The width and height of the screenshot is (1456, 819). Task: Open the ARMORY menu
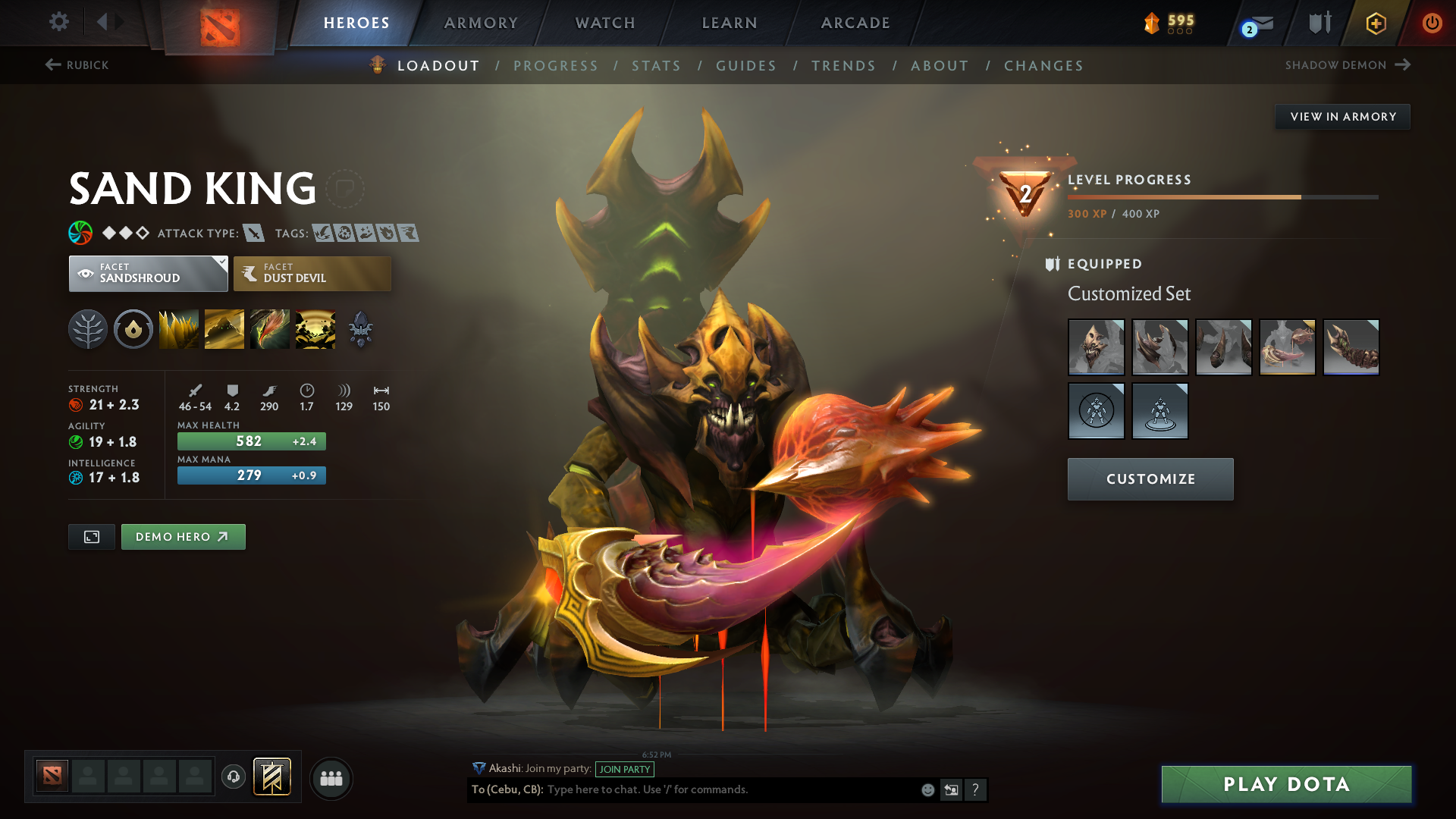[481, 23]
